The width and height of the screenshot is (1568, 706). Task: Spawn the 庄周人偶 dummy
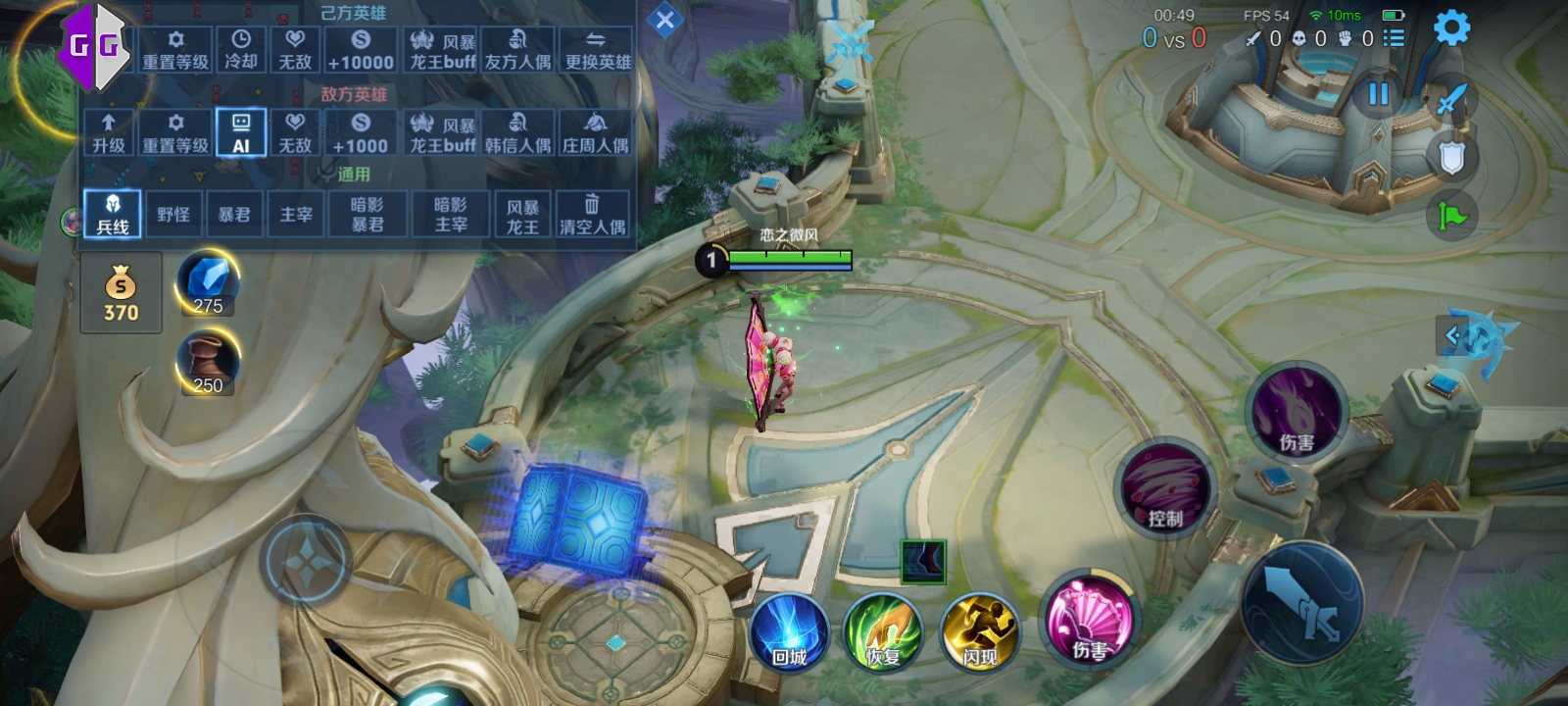595,132
